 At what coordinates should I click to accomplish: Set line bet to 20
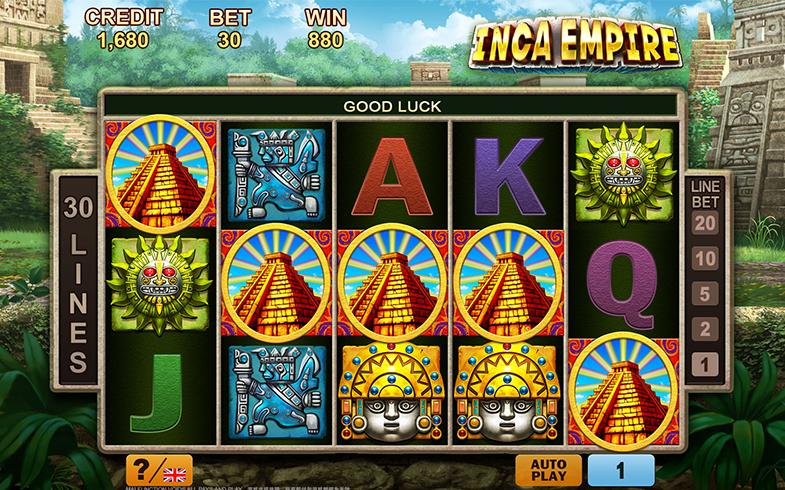point(706,223)
